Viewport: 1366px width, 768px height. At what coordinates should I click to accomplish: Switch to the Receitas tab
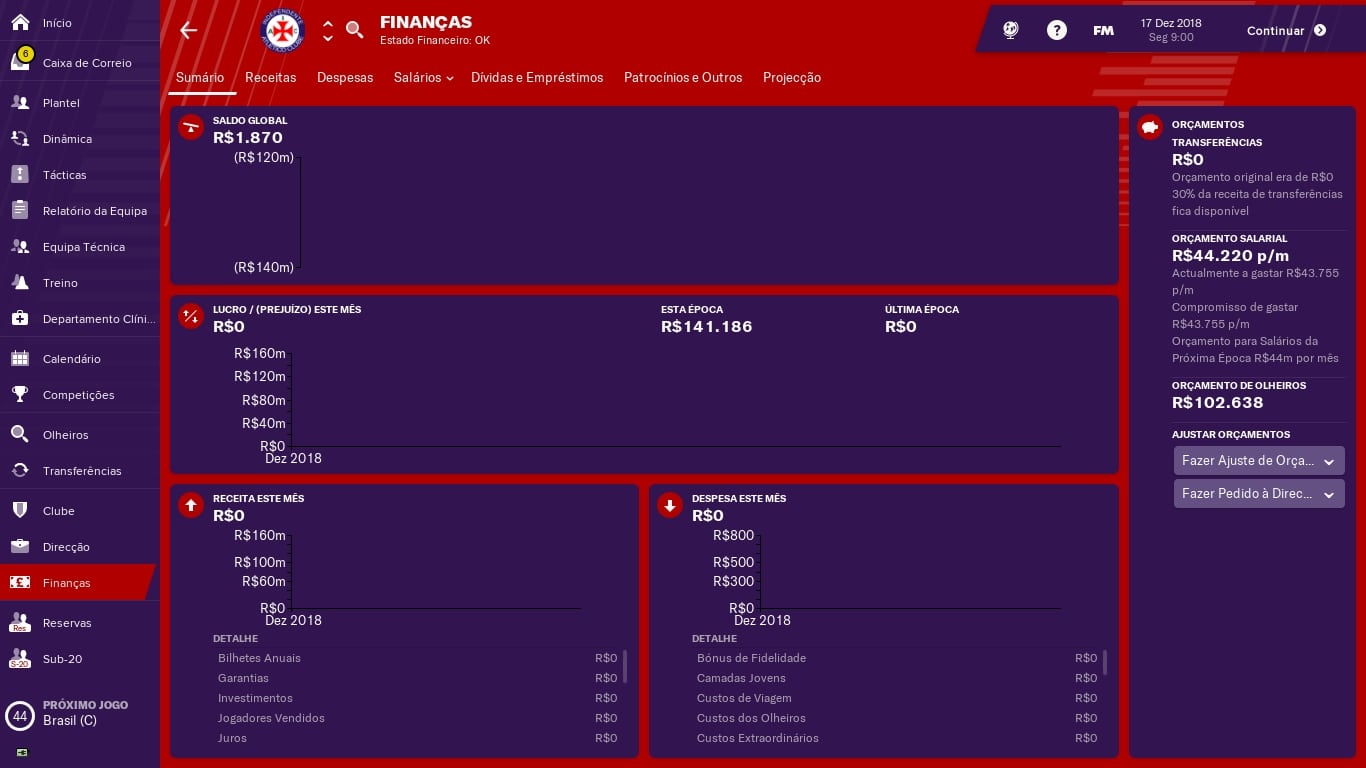point(270,77)
